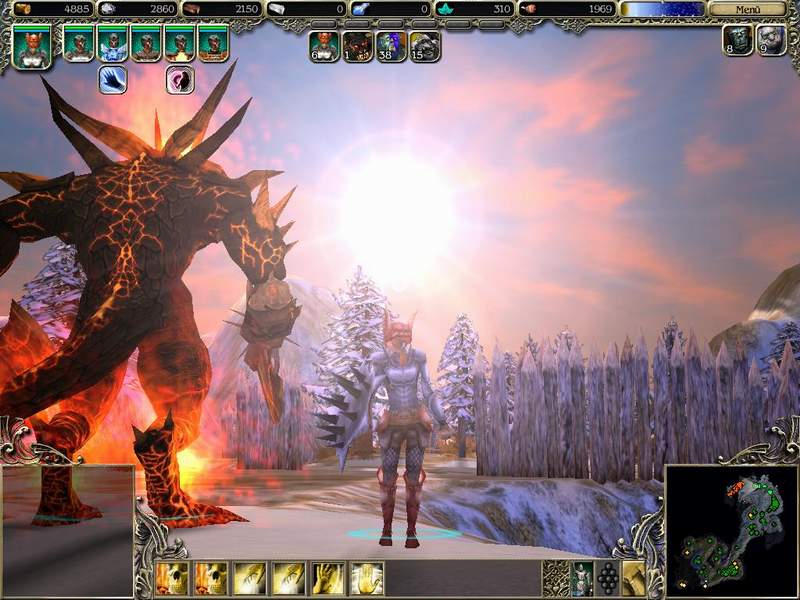Screen dimensions: 800x600
Task: Activate the pink swirl spell icon
Action: click(180, 80)
